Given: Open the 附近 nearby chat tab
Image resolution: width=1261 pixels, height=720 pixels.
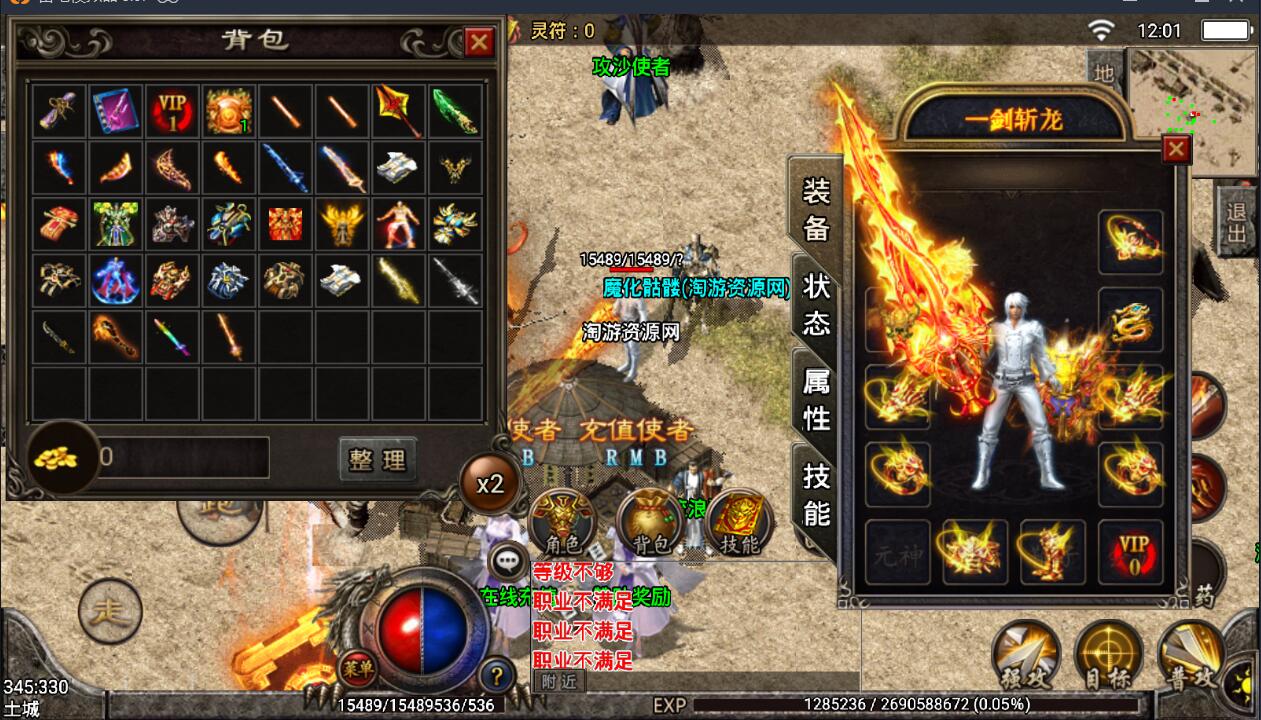Looking at the screenshot, I should tap(559, 681).
